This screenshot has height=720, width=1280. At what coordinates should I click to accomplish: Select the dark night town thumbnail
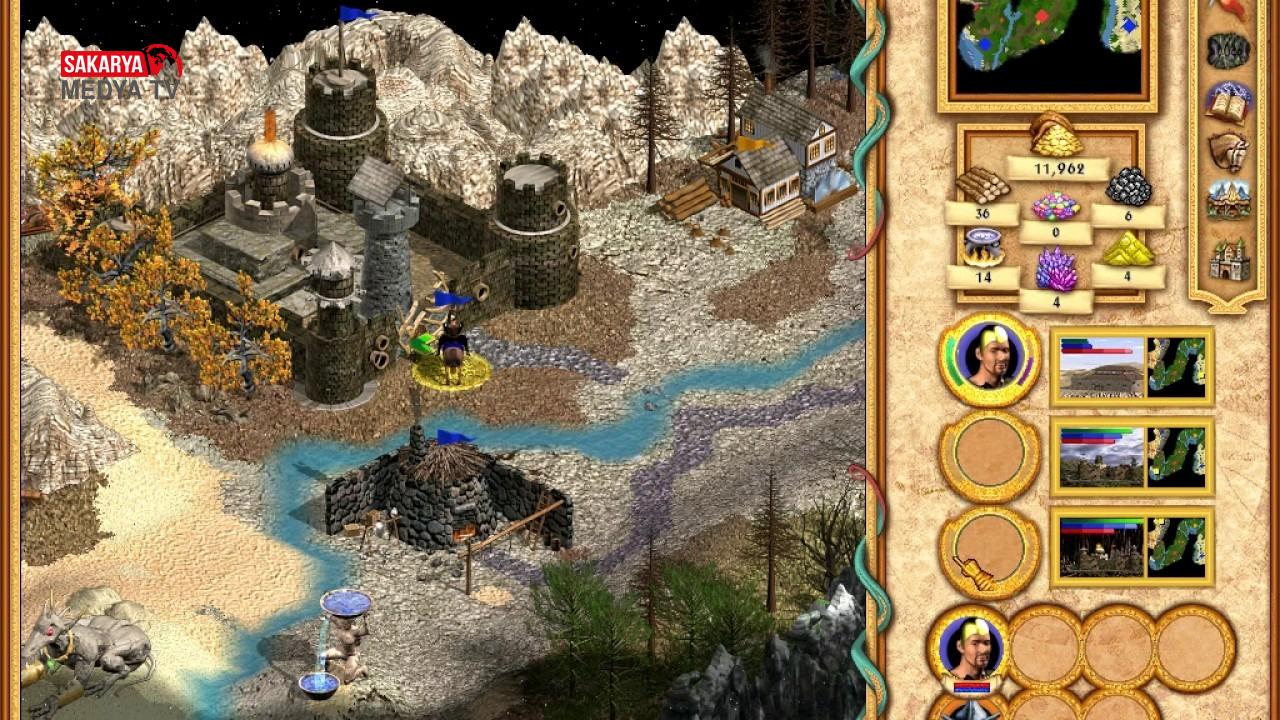[x=1101, y=546]
